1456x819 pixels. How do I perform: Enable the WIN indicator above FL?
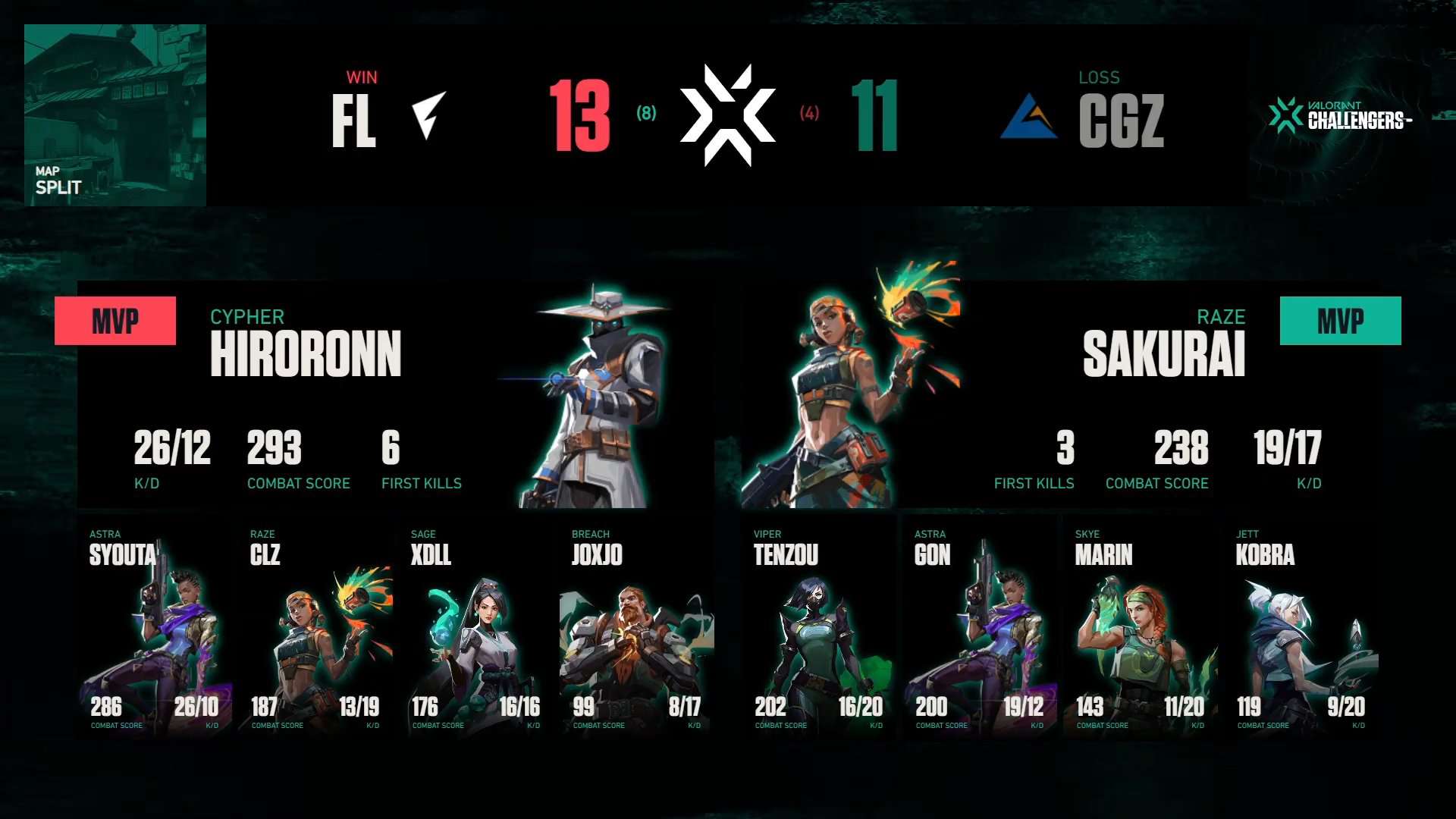coord(362,77)
